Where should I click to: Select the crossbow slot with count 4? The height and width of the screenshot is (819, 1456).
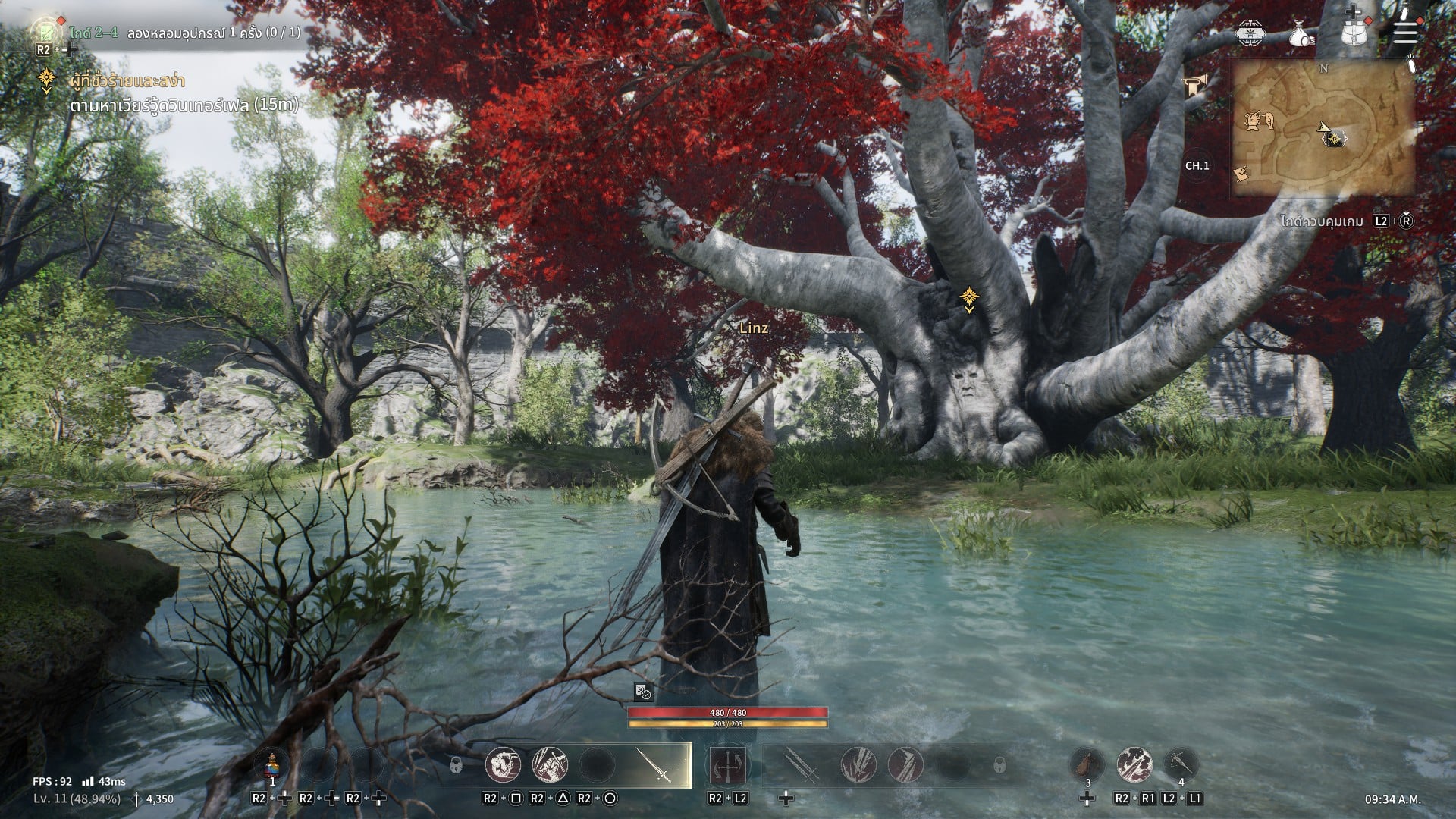tap(1181, 764)
